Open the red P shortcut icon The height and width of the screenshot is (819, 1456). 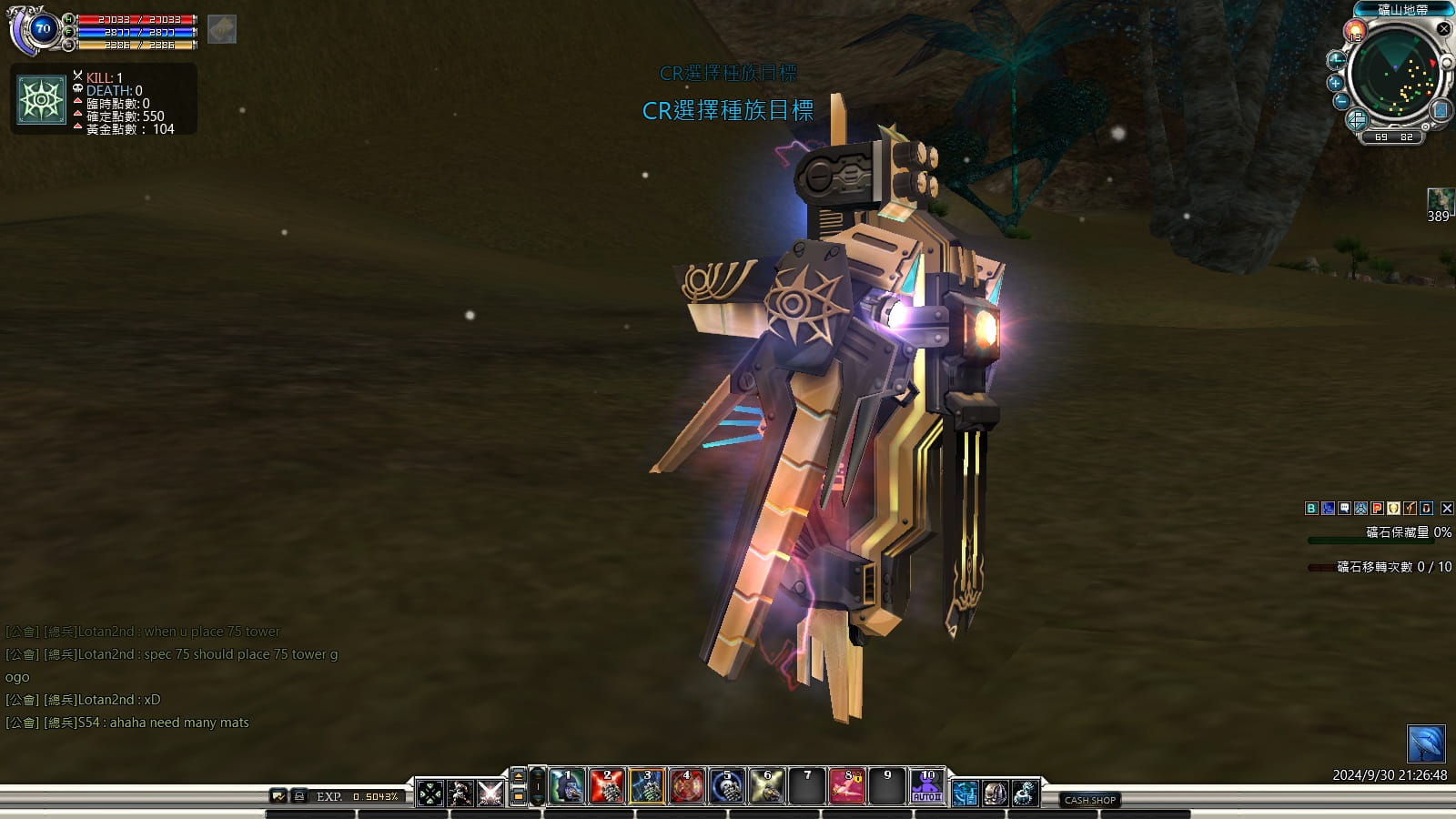coord(1377,509)
